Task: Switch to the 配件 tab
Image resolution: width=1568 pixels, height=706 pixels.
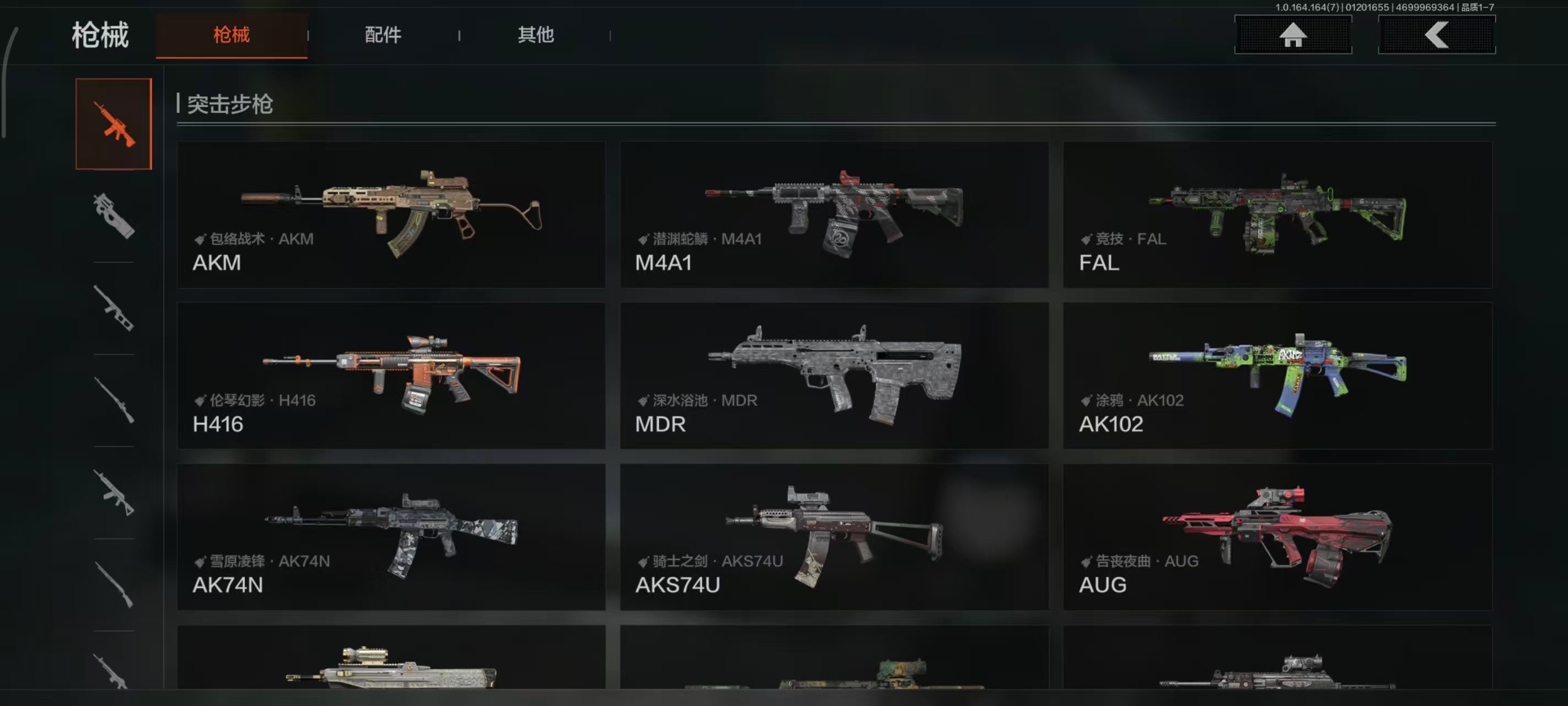Action: pos(383,35)
